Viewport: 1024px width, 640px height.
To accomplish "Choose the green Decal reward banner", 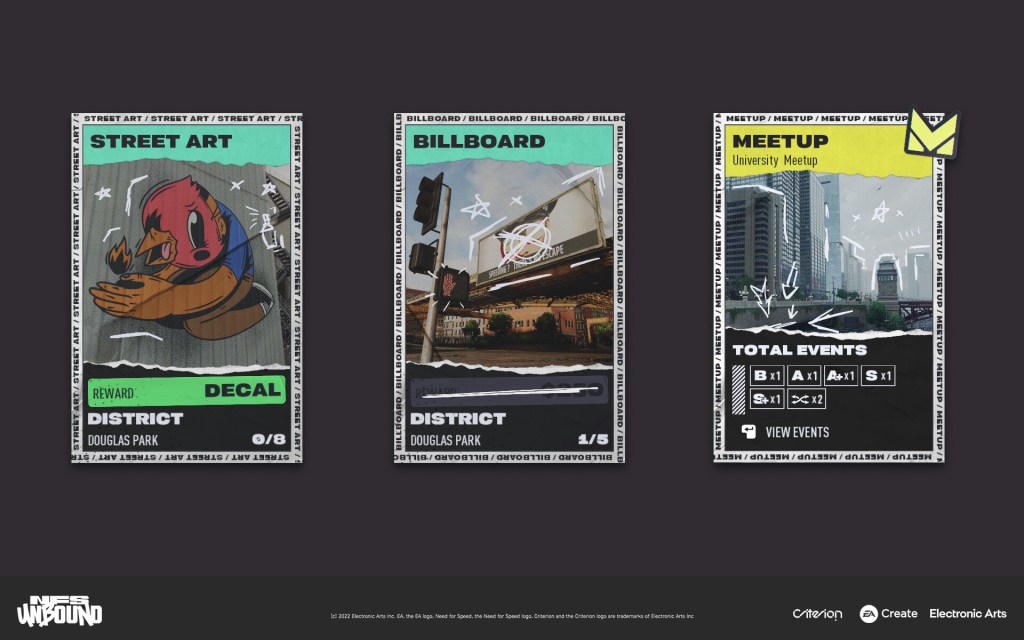I will (187, 391).
